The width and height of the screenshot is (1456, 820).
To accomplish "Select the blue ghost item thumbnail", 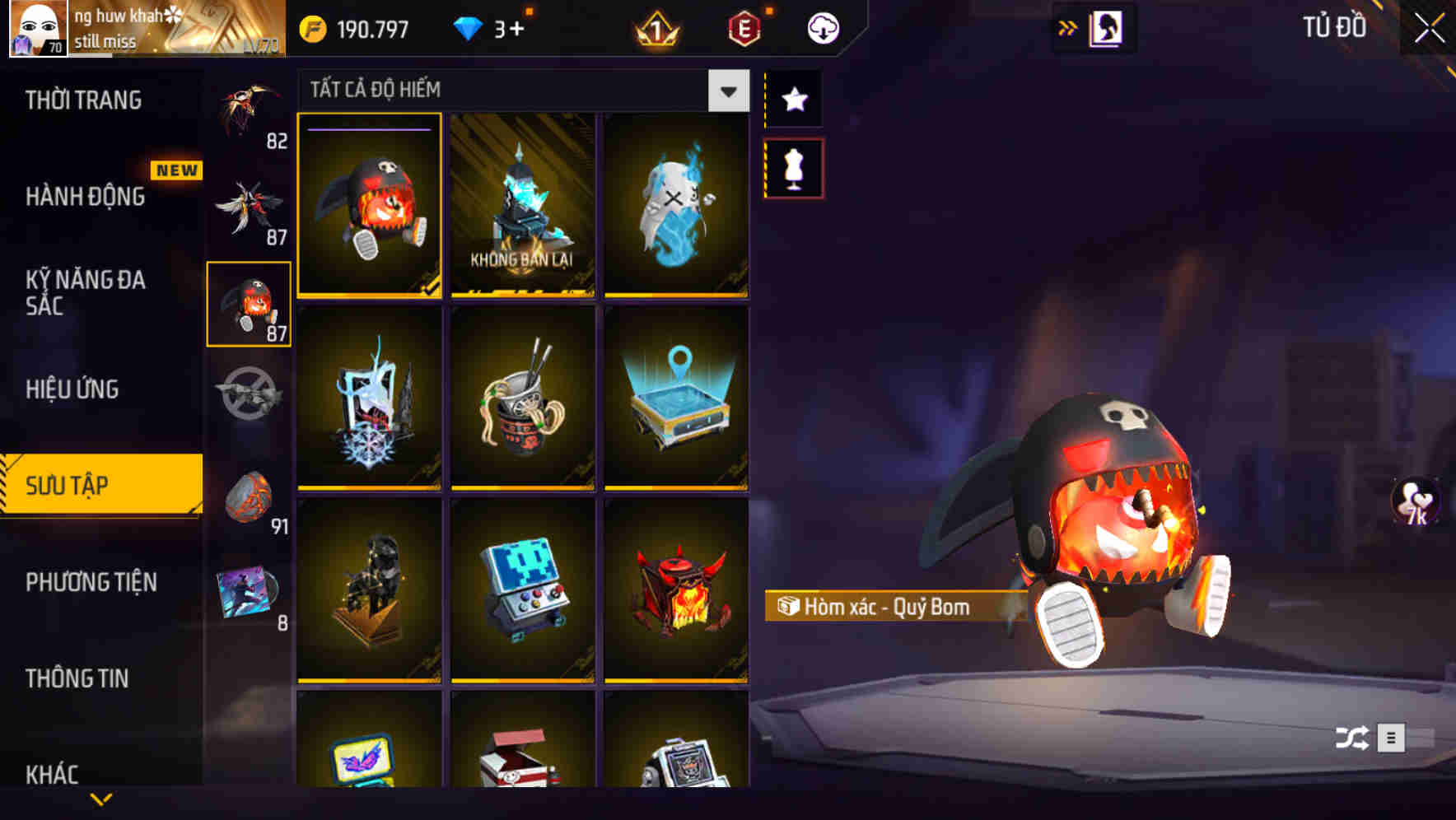I will point(676,207).
